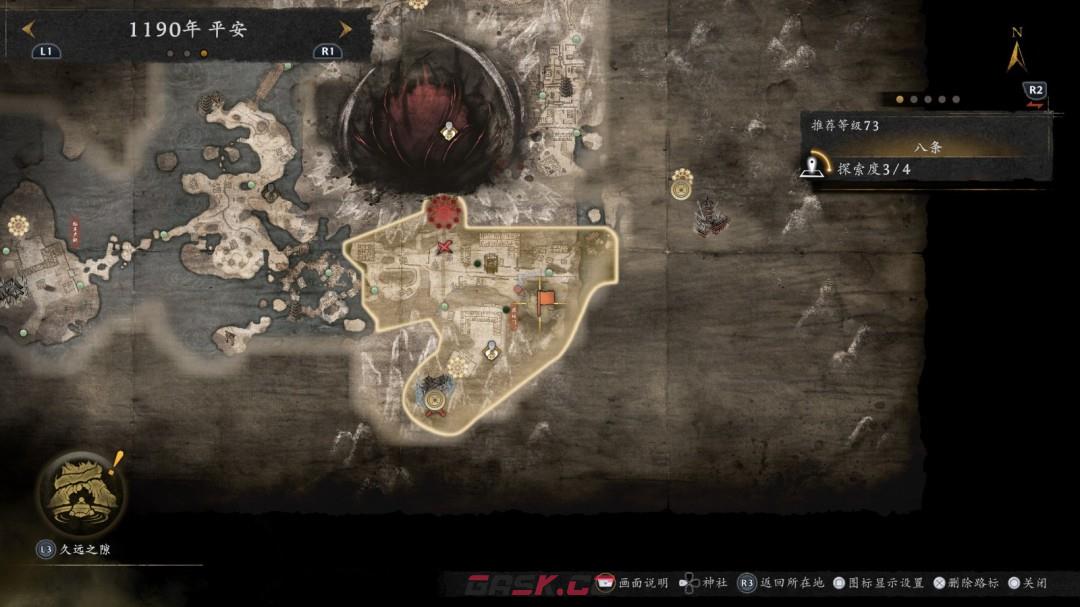Select the red X marker on the map

click(445, 246)
